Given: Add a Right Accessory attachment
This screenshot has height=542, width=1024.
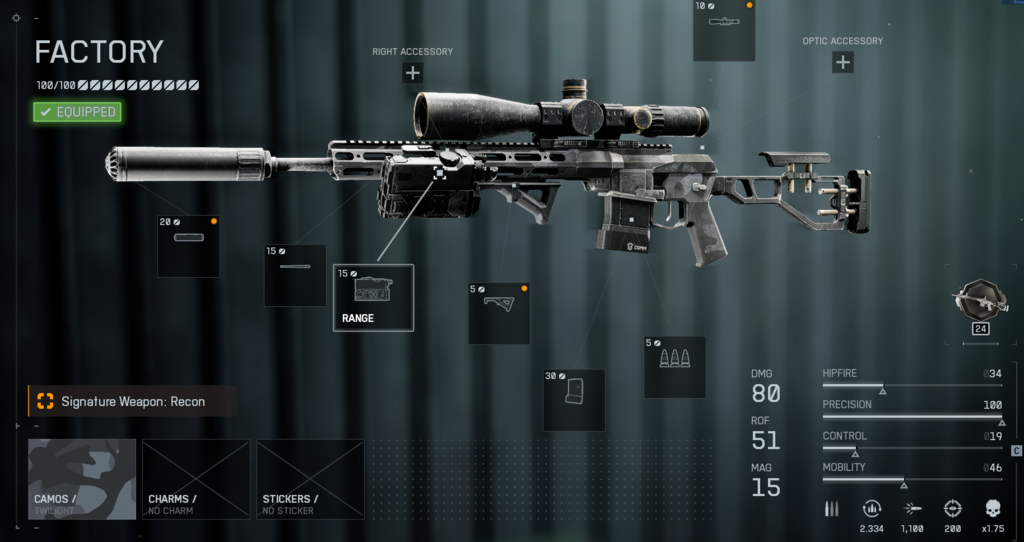Looking at the screenshot, I should pyautogui.click(x=412, y=72).
